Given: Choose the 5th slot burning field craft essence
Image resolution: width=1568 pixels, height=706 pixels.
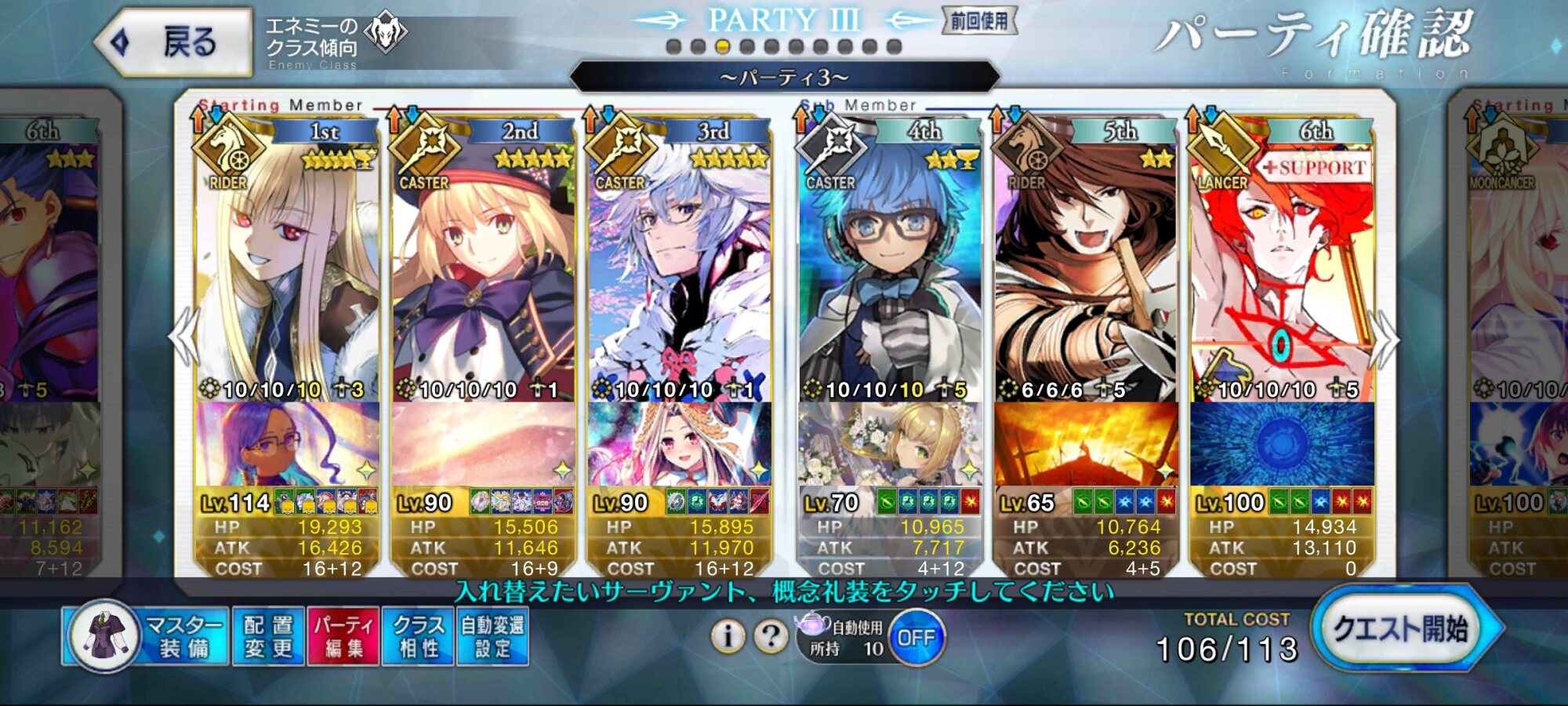Looking at the screenshot, I should point(1086,444).
